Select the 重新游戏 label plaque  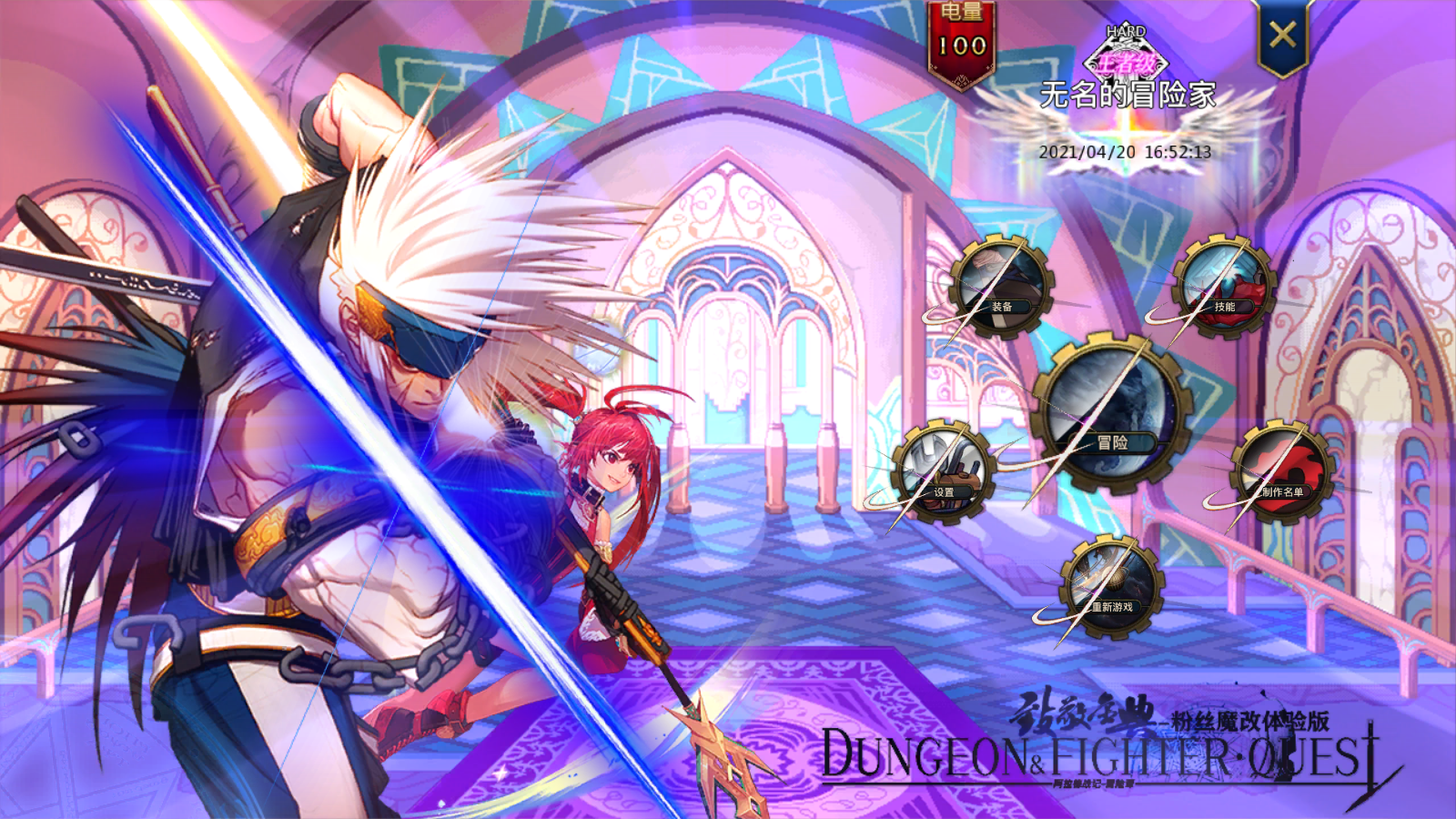(x=1111, y=605)
